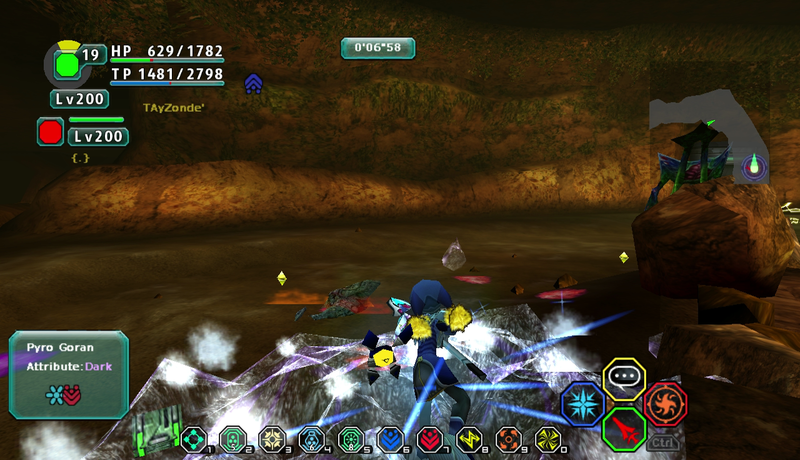Screen dimensions: 800x460
Task: Click the green player status icon
Action: tap(66, 65)
